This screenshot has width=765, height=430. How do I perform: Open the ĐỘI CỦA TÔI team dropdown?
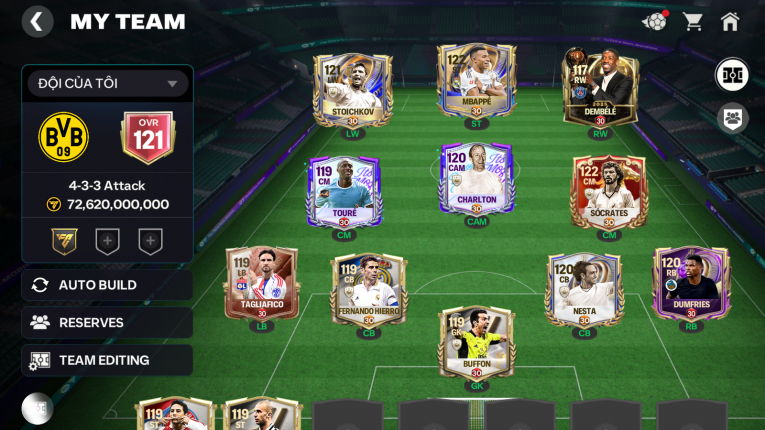point(108,84)
